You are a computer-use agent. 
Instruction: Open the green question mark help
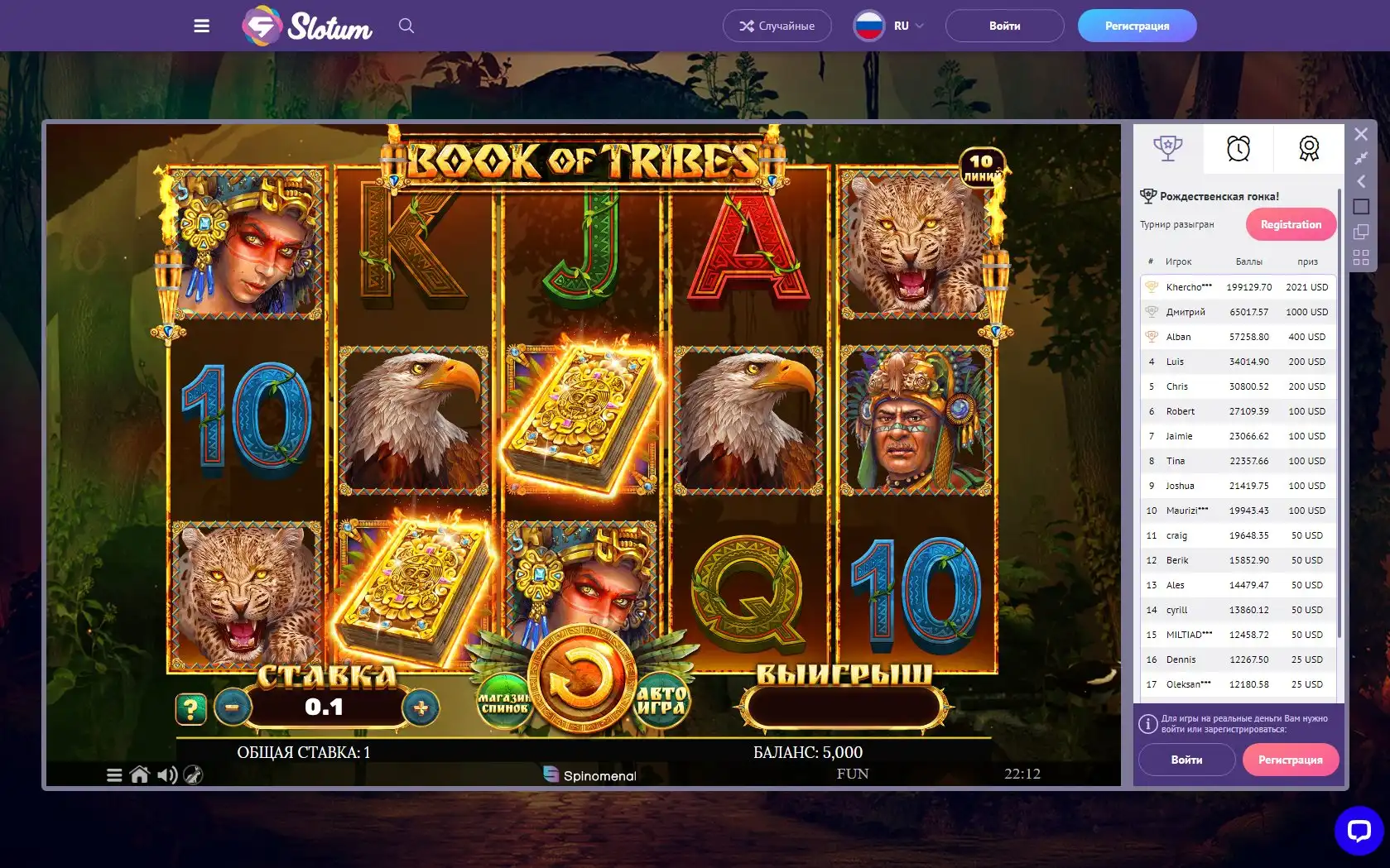click(190, 708)
